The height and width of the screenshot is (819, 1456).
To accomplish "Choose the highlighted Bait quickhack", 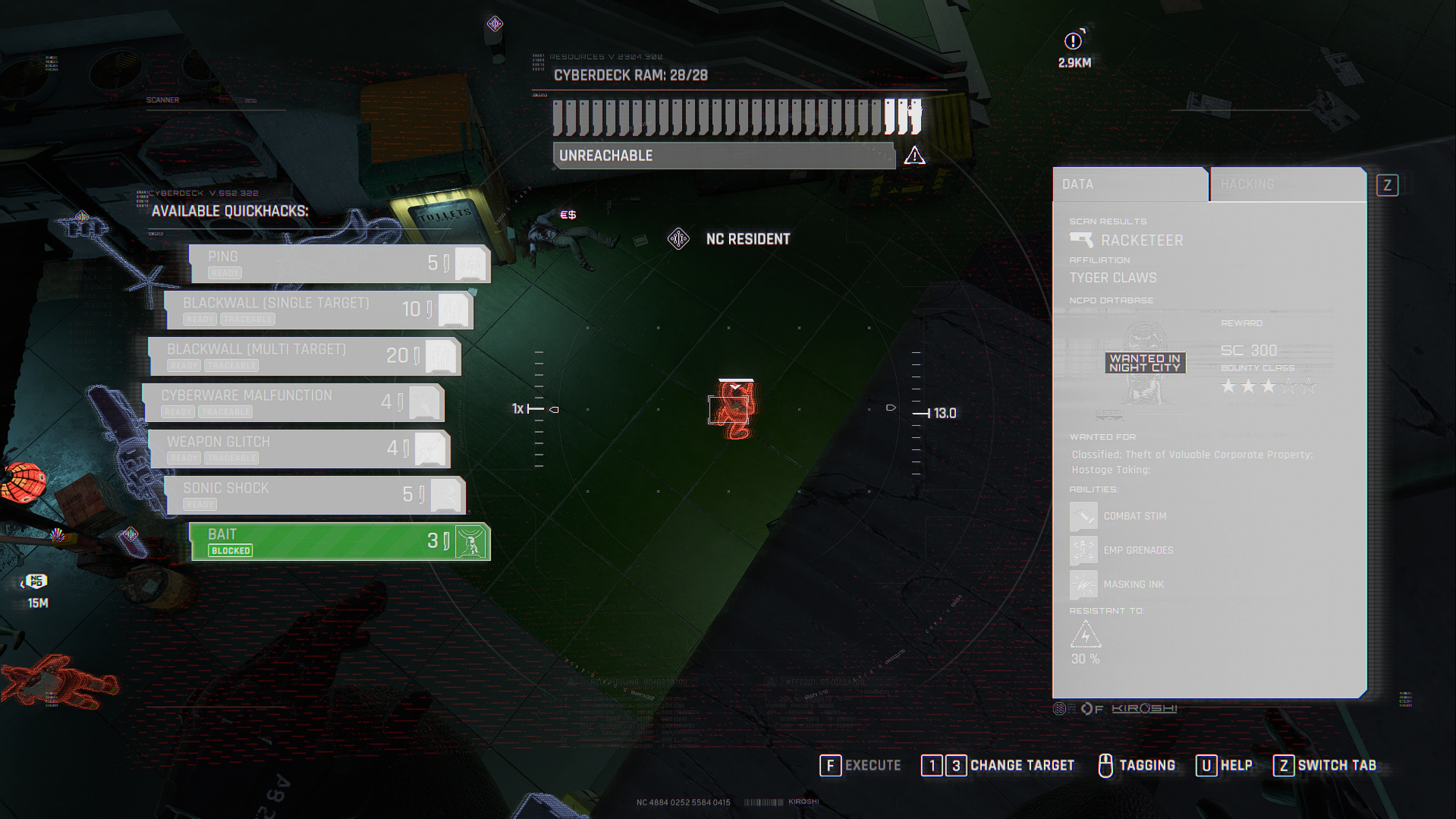I will tap(339, 541).
